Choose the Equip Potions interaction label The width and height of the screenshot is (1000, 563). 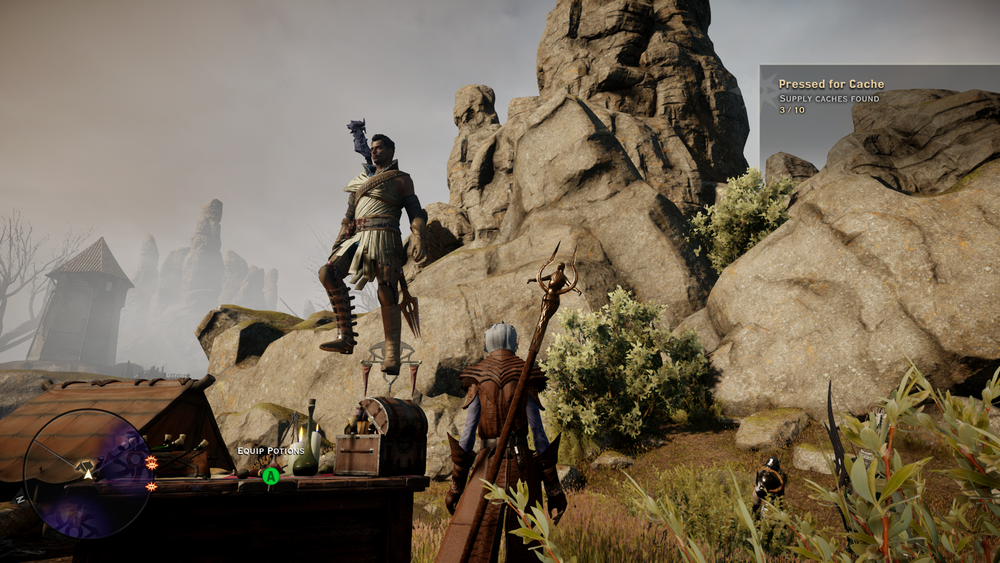pyautogui.click(x=271, y=451)
